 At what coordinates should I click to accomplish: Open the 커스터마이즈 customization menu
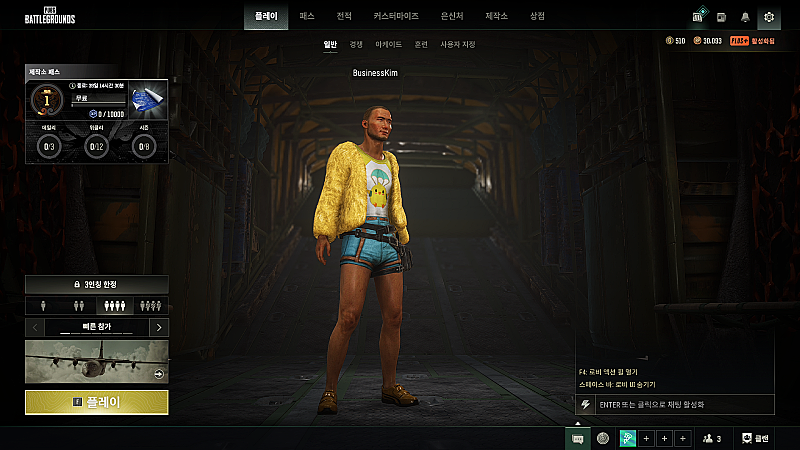point(396,17)
